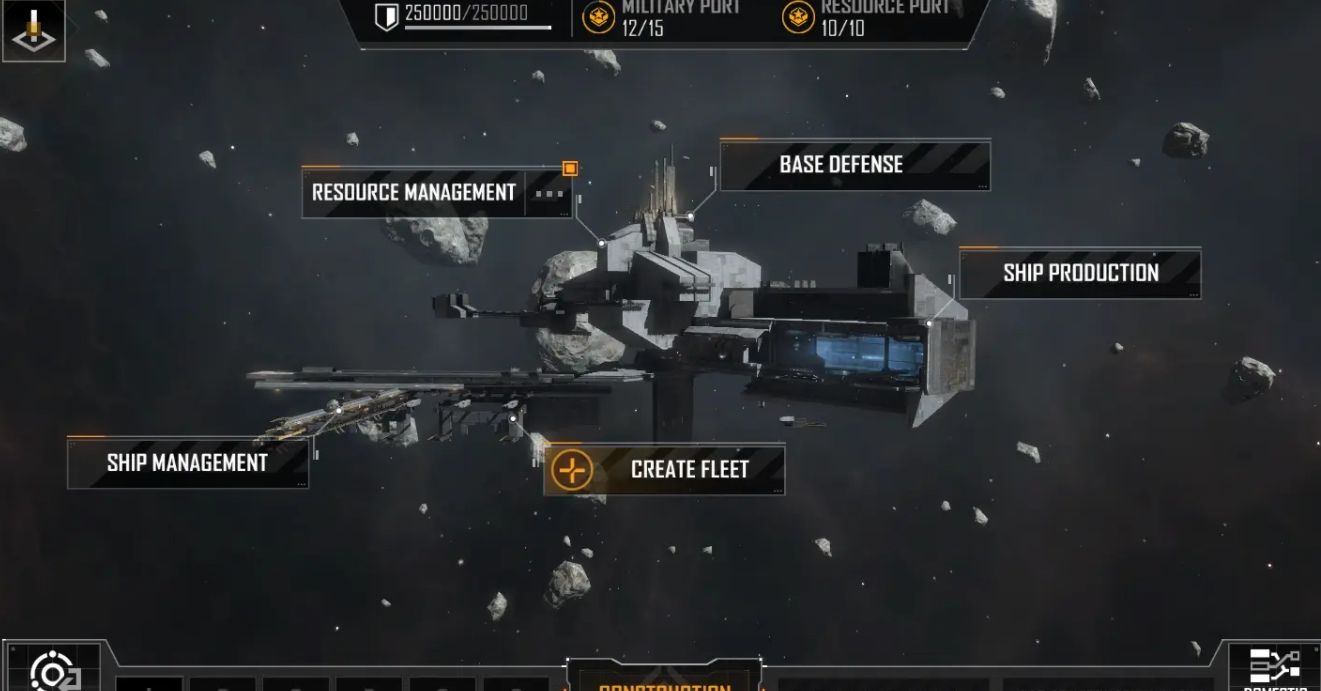Open the Ship Management menu
The width and height of the screenshot is (1321, 691).
coord(187,463)
